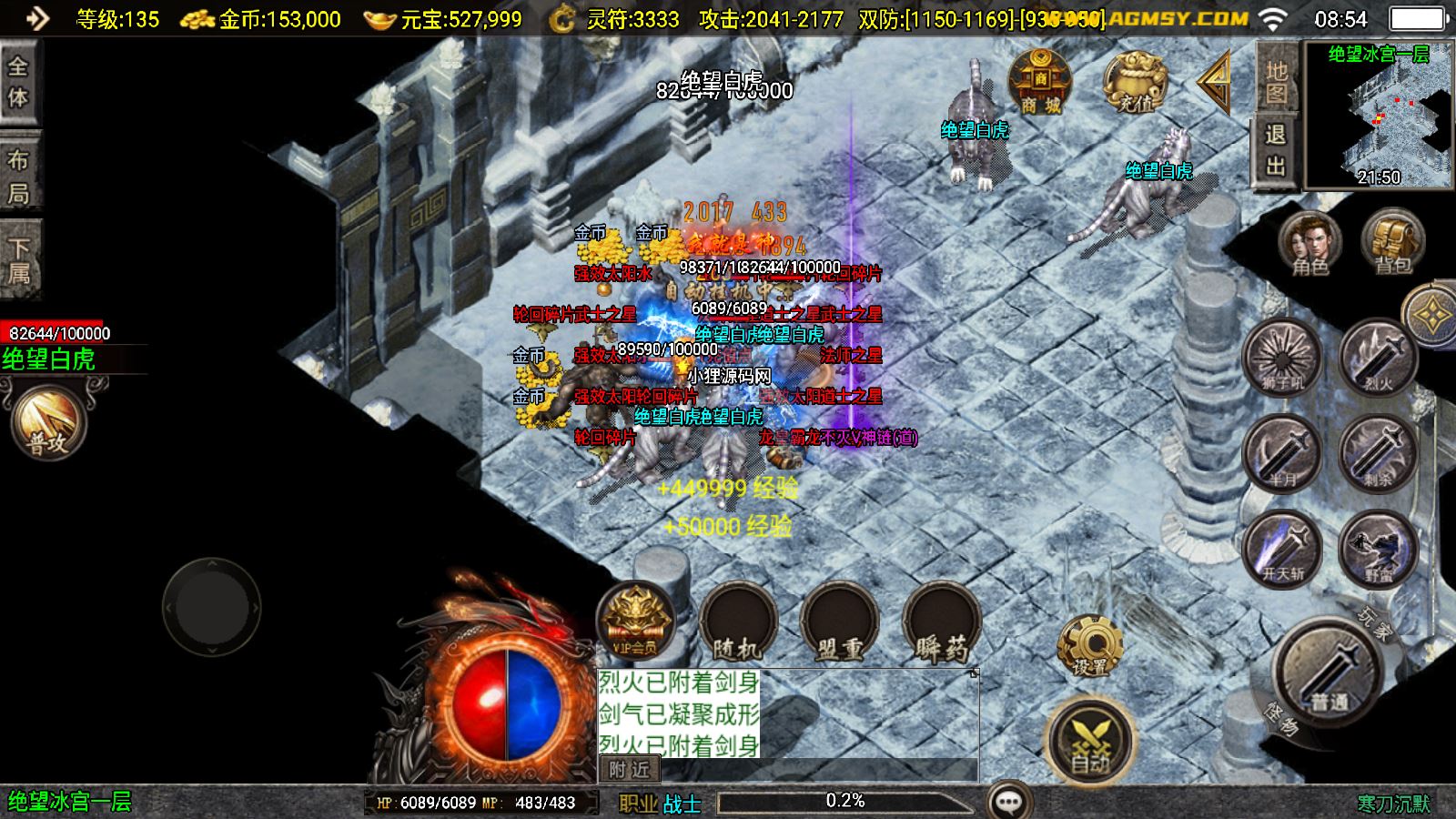Activate the 烈火 flame sword skill
Viewport: 1456px width, 819px height.
(x=1378, y=357)
